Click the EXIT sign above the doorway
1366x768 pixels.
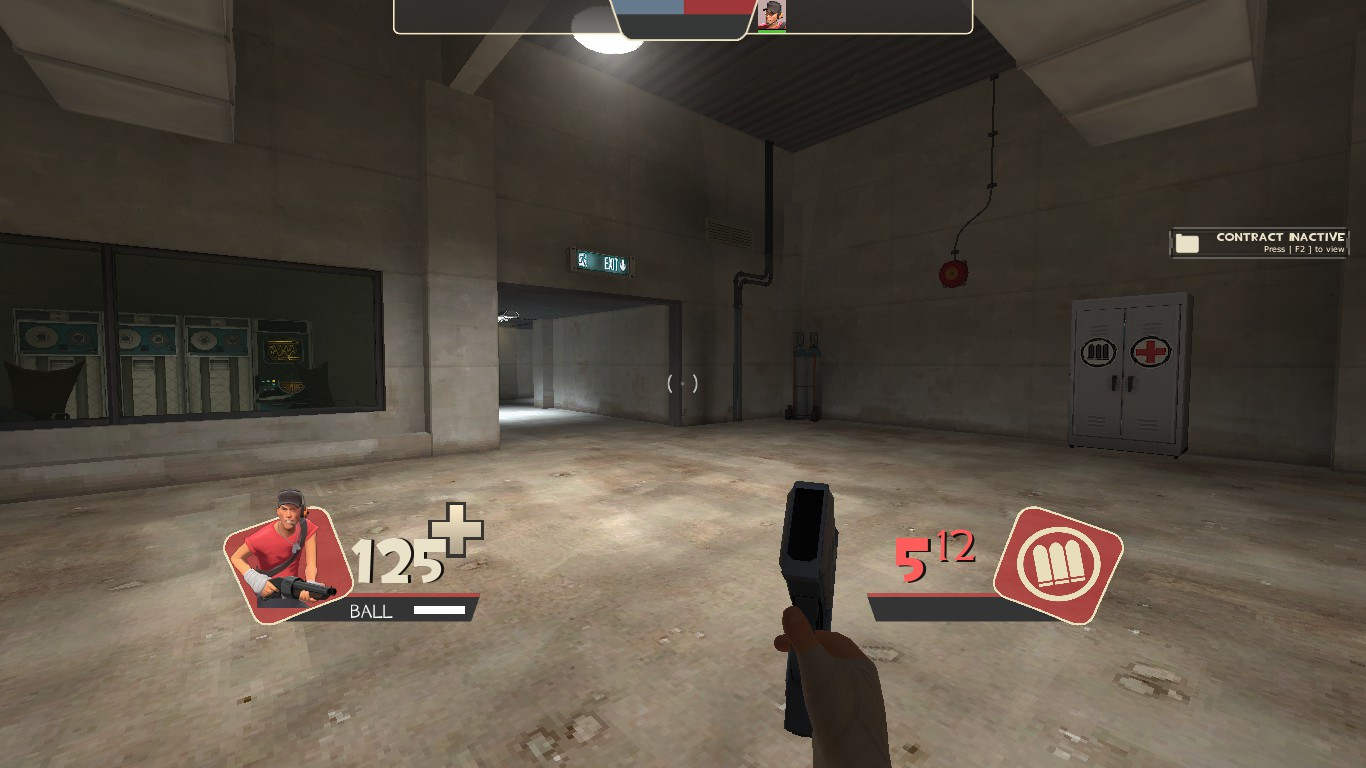601,261
